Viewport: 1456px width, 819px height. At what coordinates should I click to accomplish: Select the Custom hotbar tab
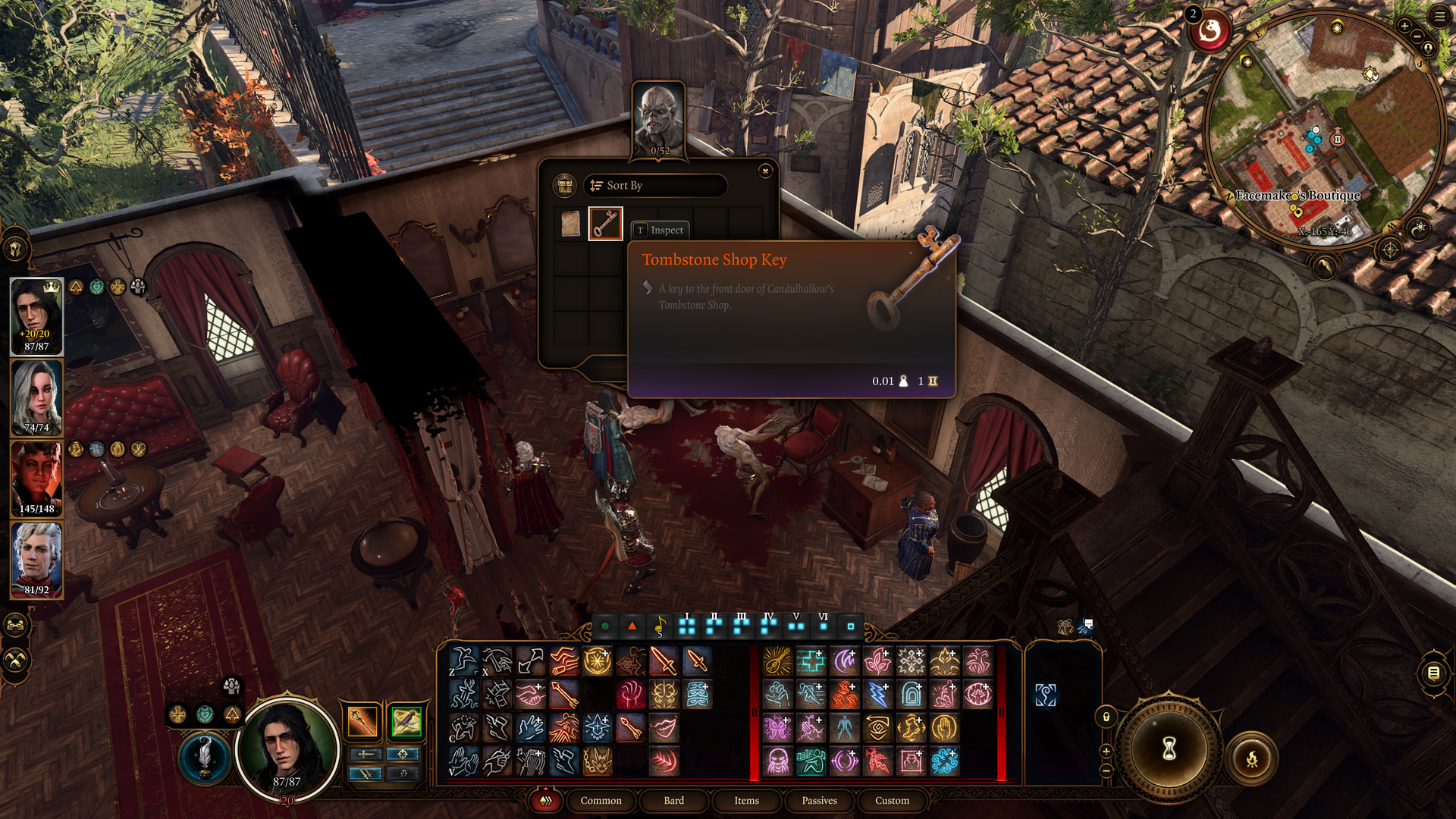(x=892, y=801)
